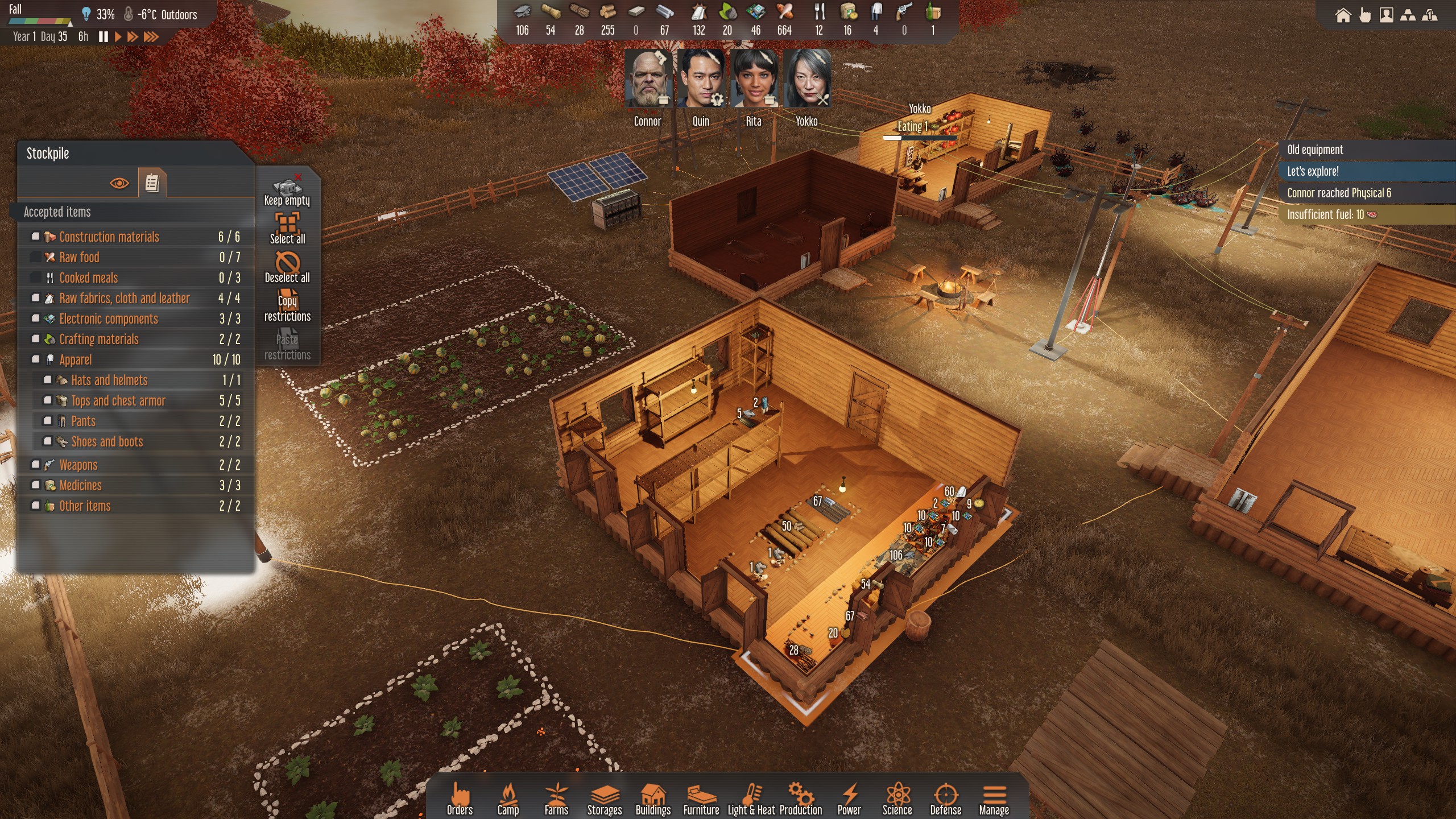Select Yokko's survivor portrait
This screenshot has height=819, width=1456.
tap(806, 79)
